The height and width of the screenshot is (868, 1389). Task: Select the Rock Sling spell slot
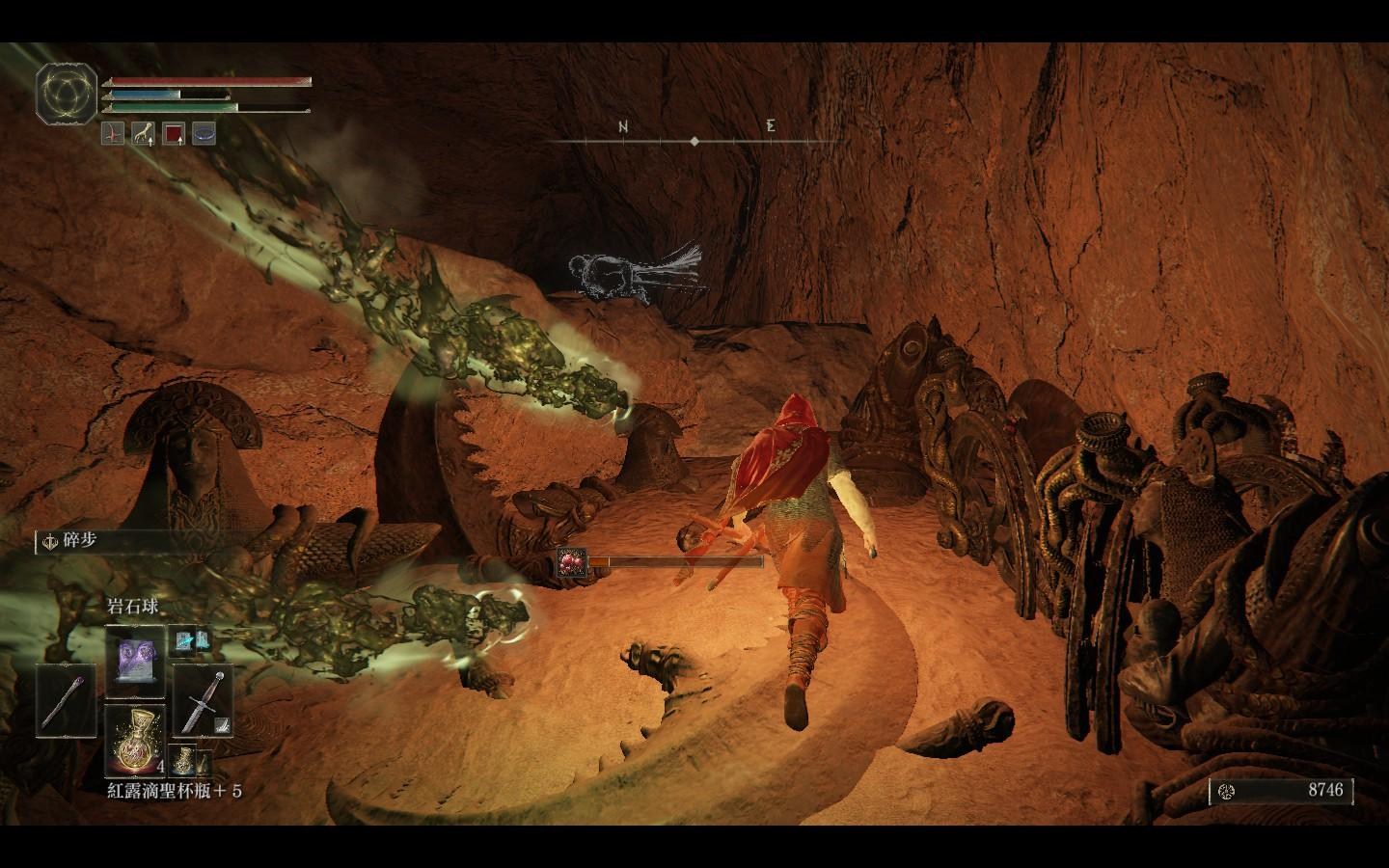[x=135, y=660]
